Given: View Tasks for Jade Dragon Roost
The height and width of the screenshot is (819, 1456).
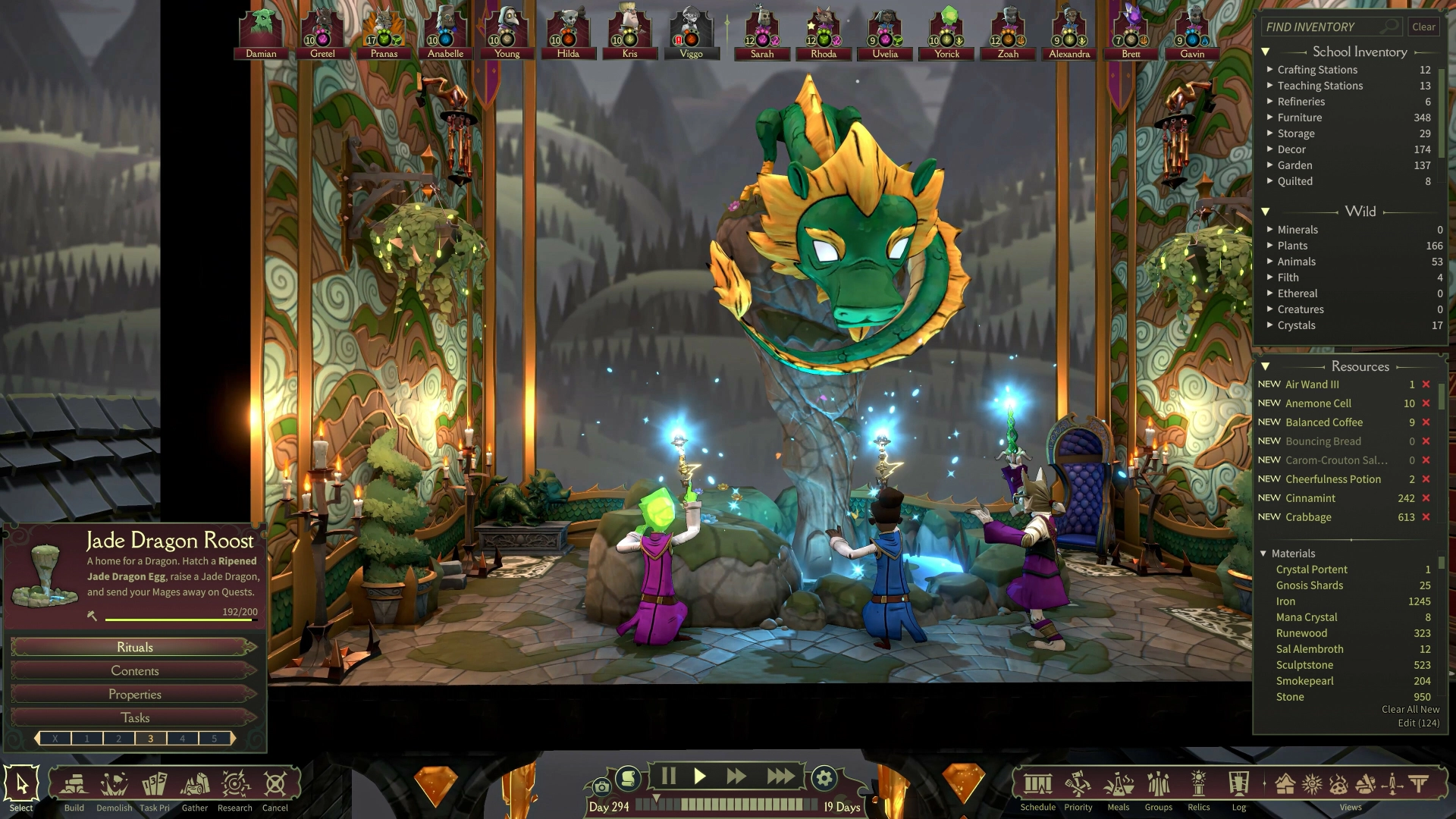Looking at the screenshot, I should click(x=134, y=717).
